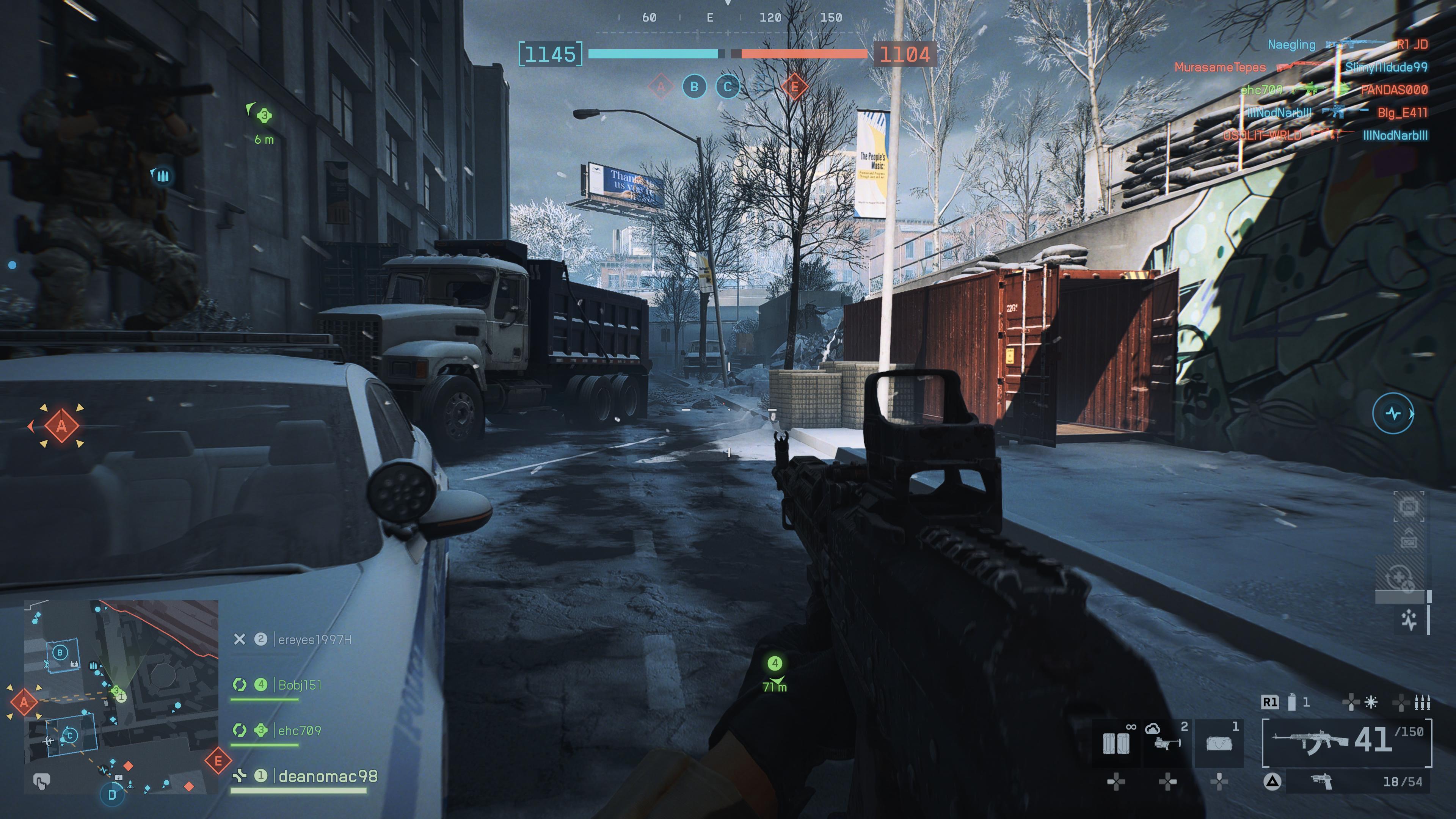Select objective B in the top bar

(x=694, y=87)
